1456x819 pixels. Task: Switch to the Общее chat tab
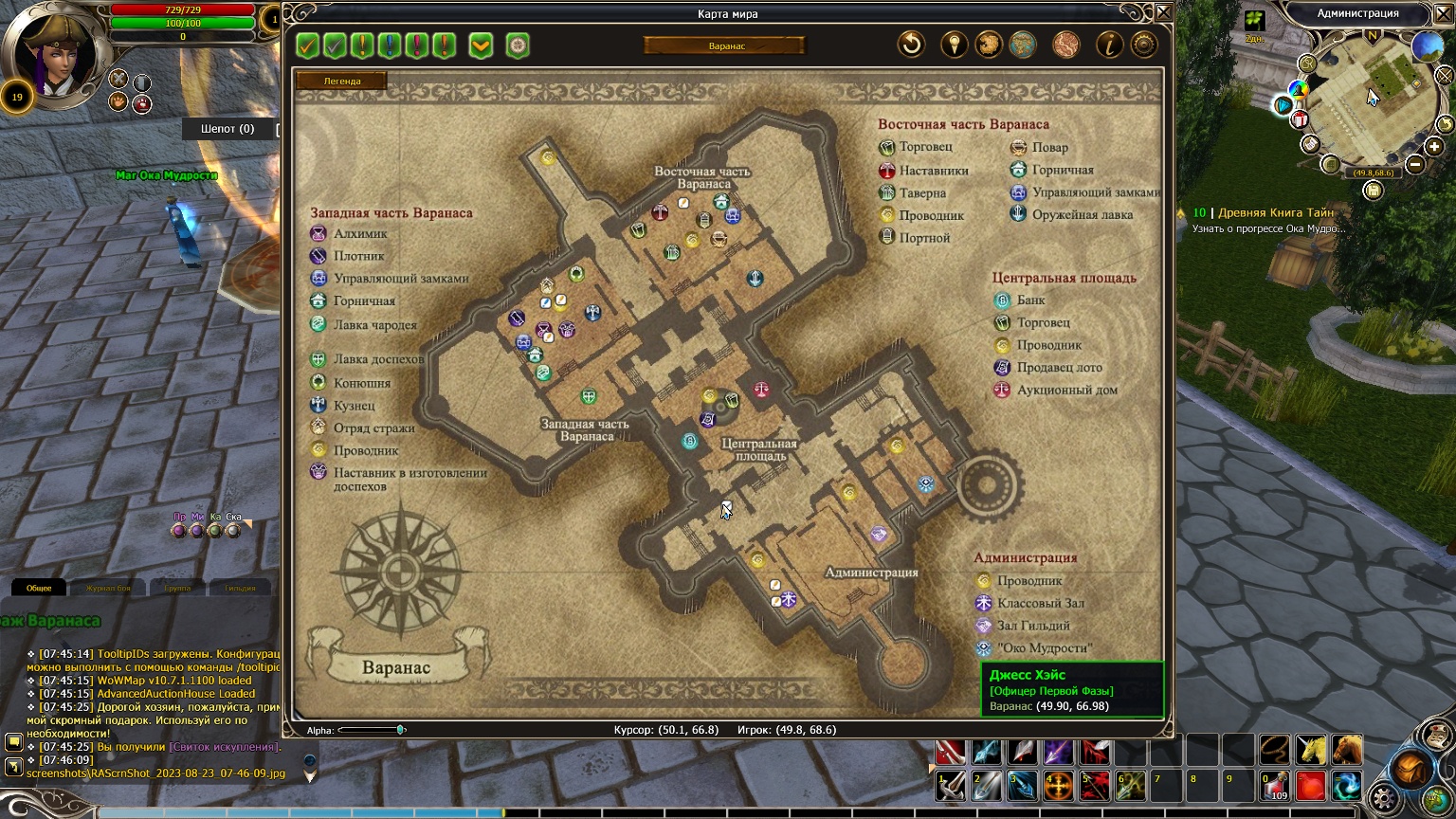point(39,588)
